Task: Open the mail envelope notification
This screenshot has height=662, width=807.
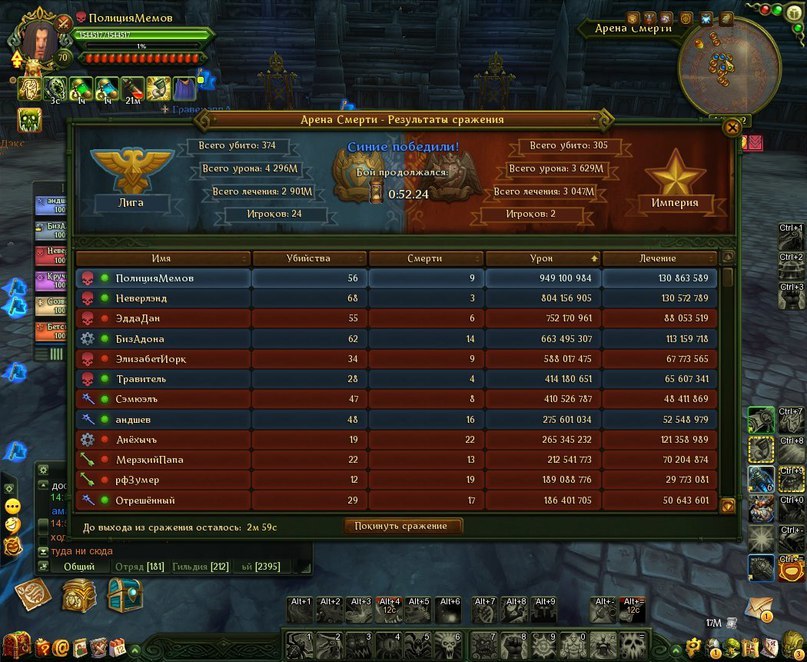Action: pyautogui.click(x=759, y=606)
